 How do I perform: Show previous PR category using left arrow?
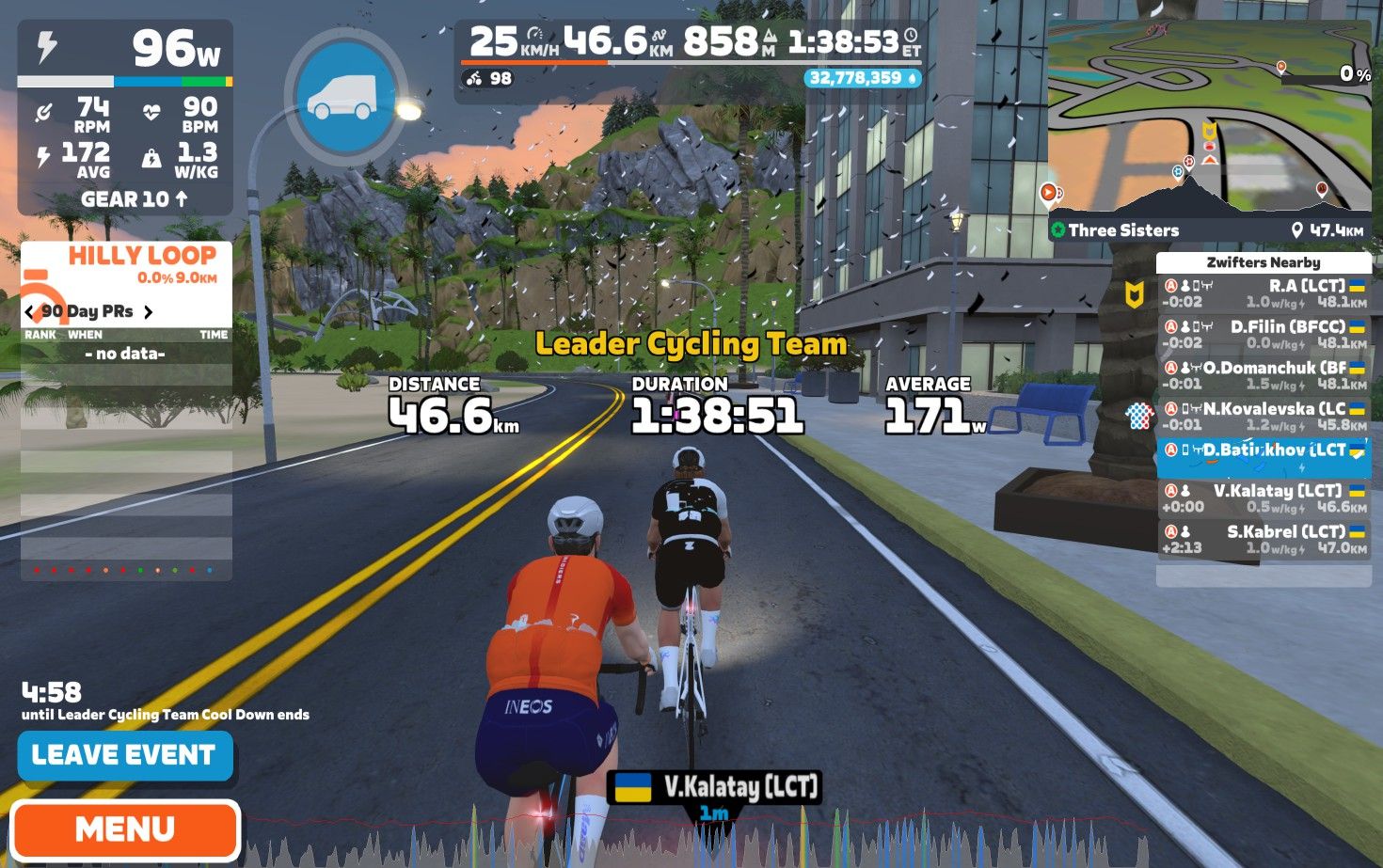[29, 311]
